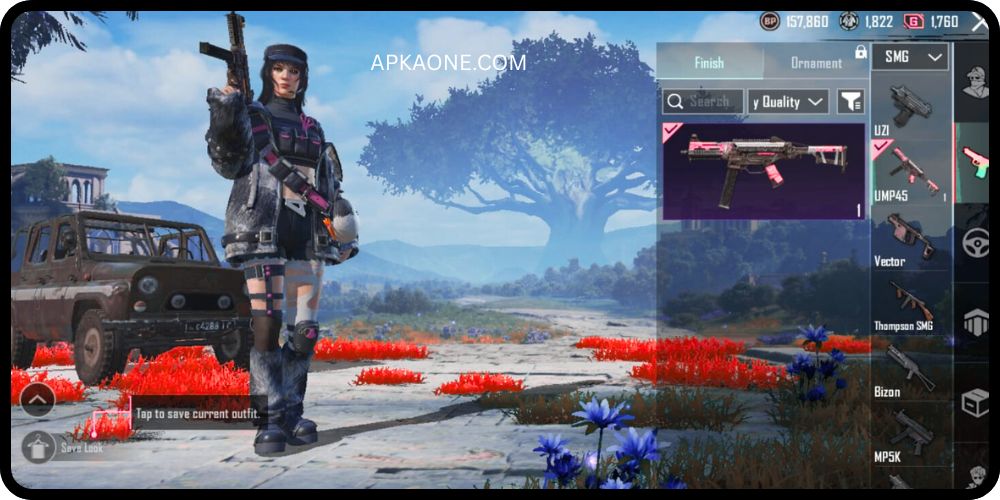Image resolution: width=1000 pixels, height=500 pixels.
Task: Select the Bizon weapon entry
Action: (x=910, y=368)
